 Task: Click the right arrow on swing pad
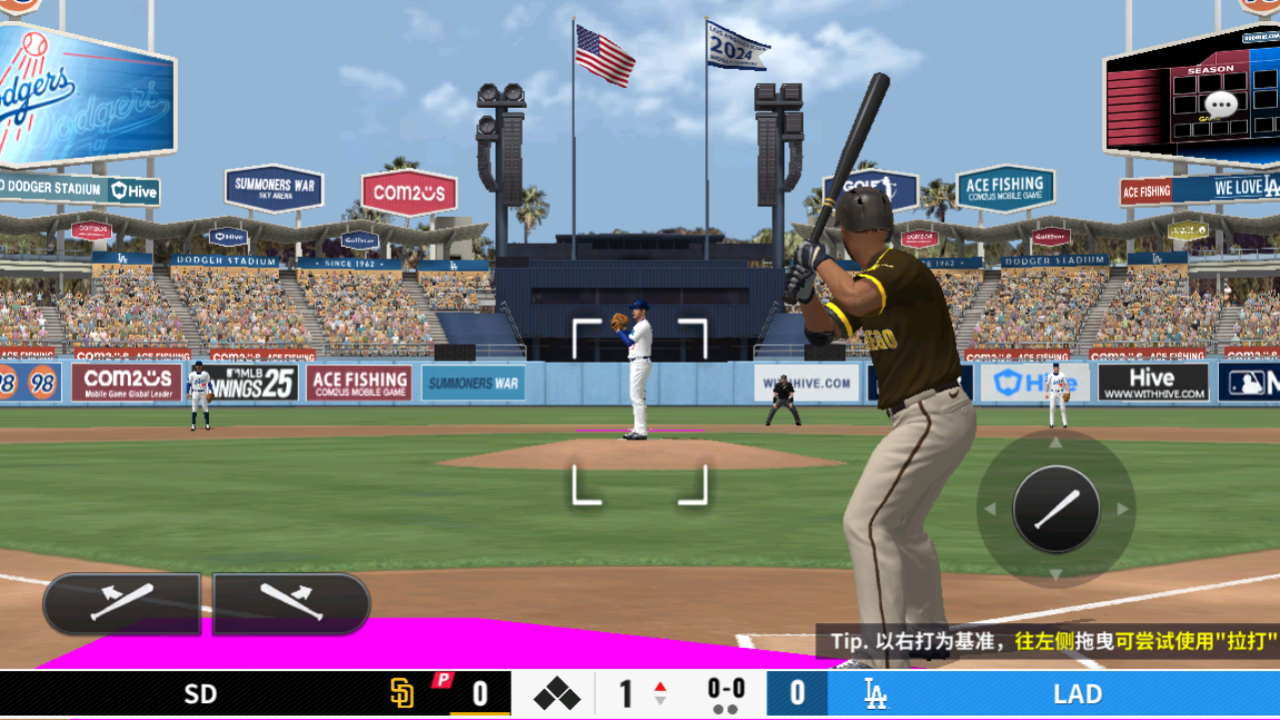[1122, 509]
